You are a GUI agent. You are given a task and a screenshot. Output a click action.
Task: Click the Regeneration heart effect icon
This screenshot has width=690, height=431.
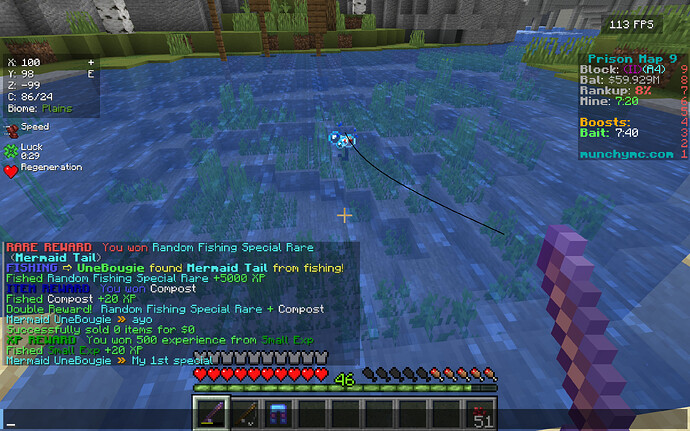(11, 170)
